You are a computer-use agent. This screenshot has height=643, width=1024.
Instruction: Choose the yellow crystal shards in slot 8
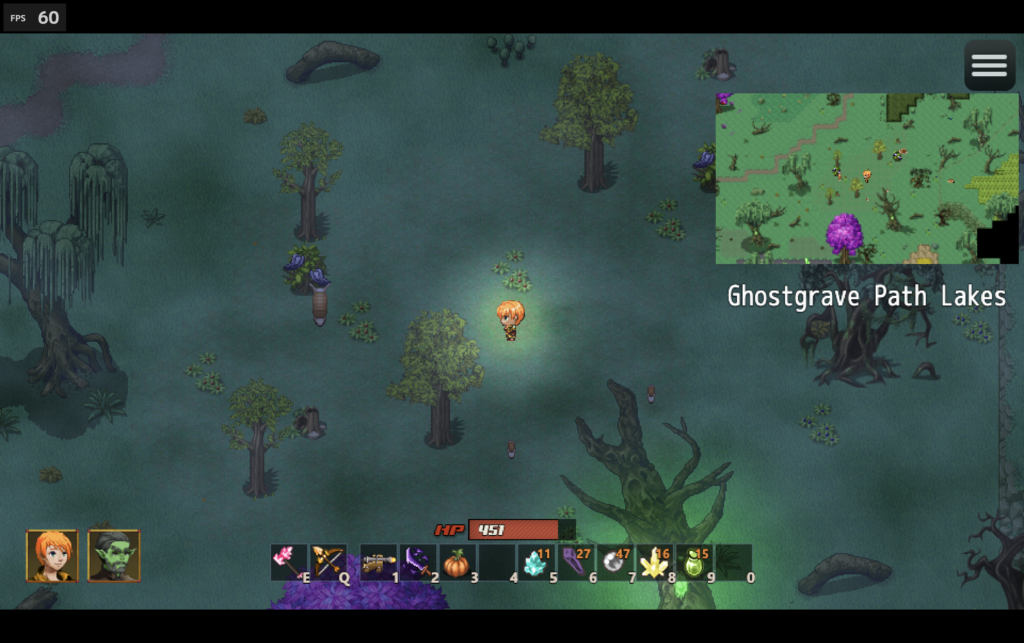pyautogui.click(x=655, y=562)
